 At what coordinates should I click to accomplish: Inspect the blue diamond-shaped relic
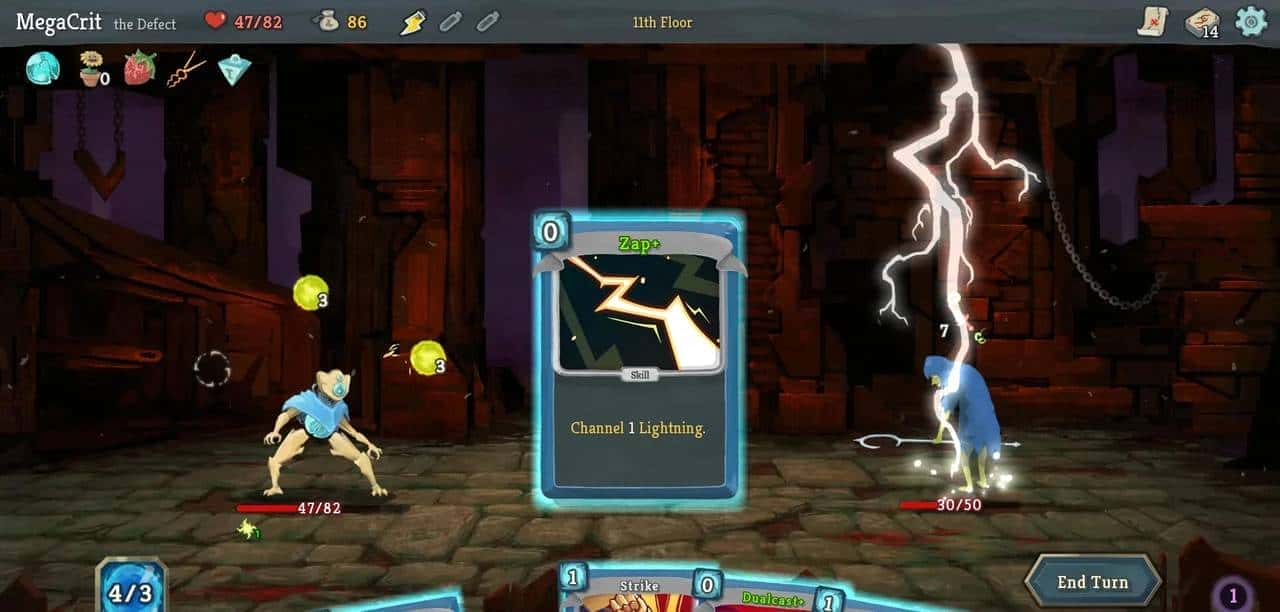coord(233,69)
